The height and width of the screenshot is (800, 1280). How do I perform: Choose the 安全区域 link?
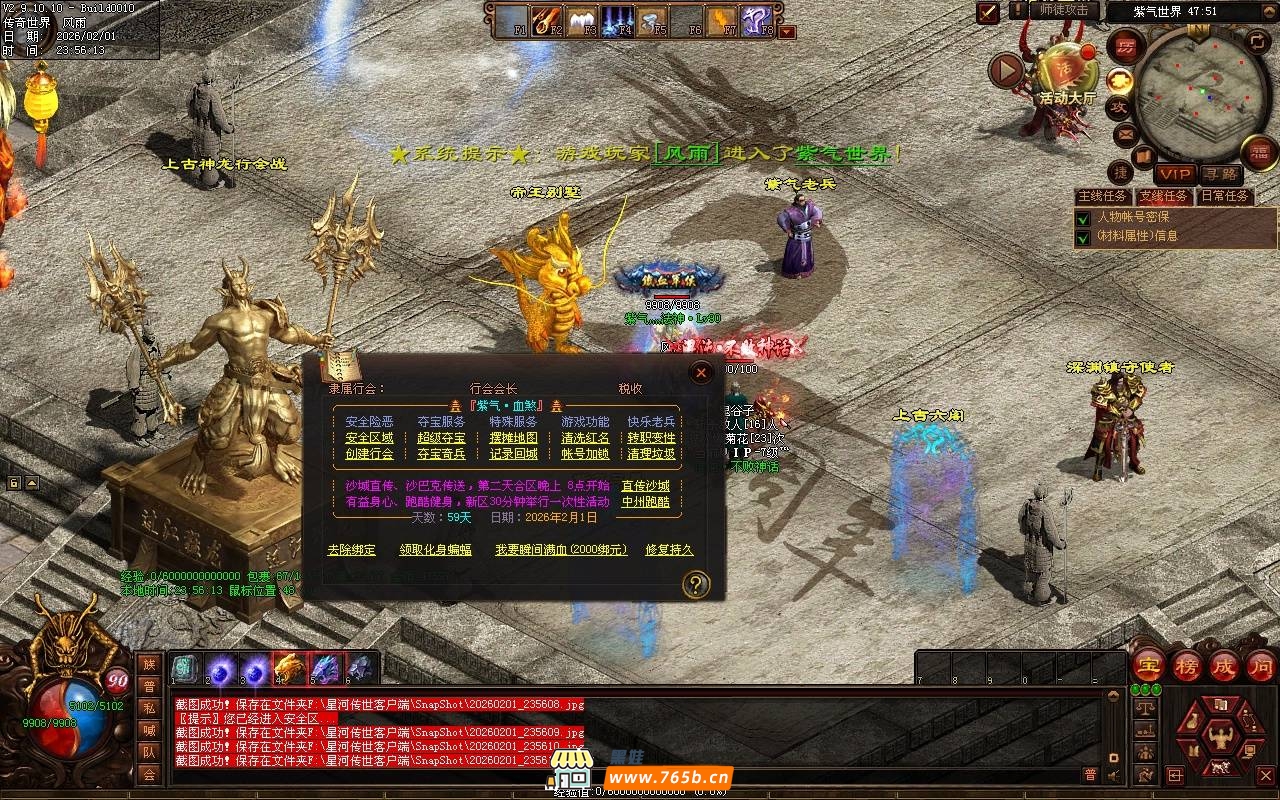point(369,438)
